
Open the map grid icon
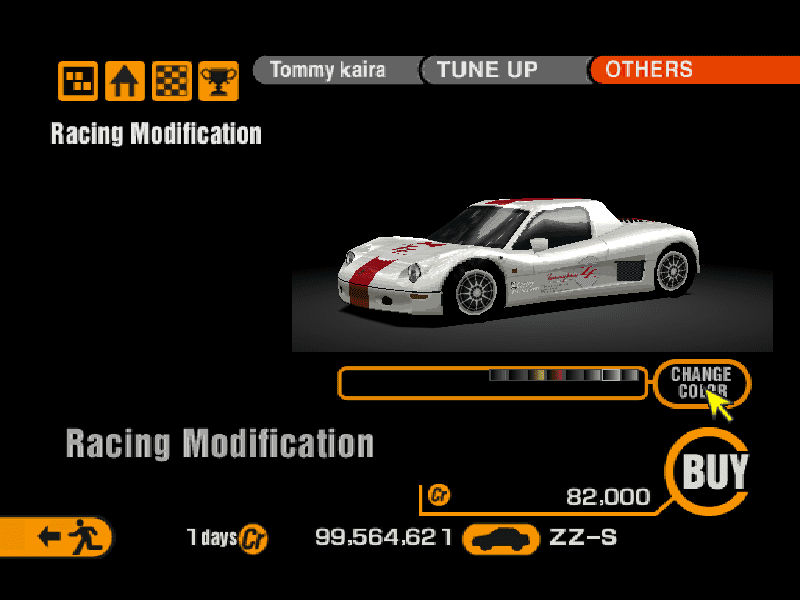pyautogui.click(x=78, y=80)
